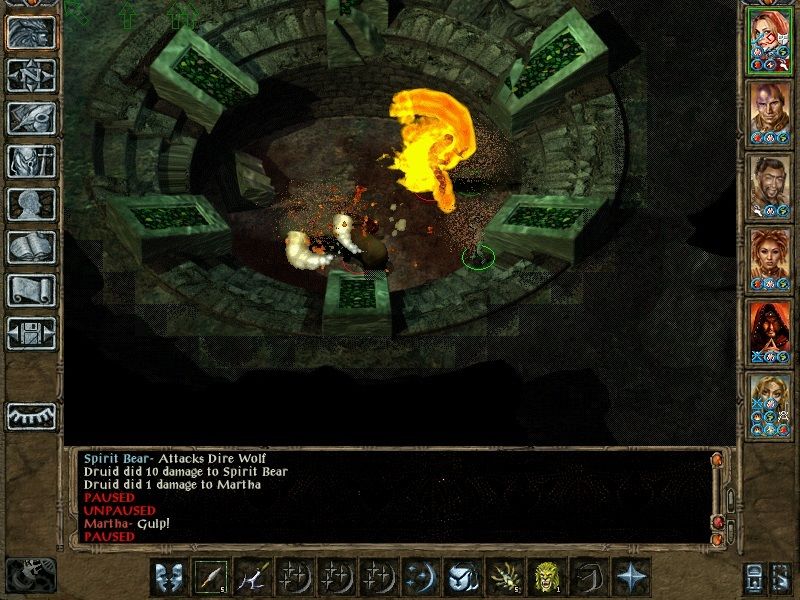800x600 pixels.
Task: Select the red-hooded figure portrait
Action: (x=771, y=332)
